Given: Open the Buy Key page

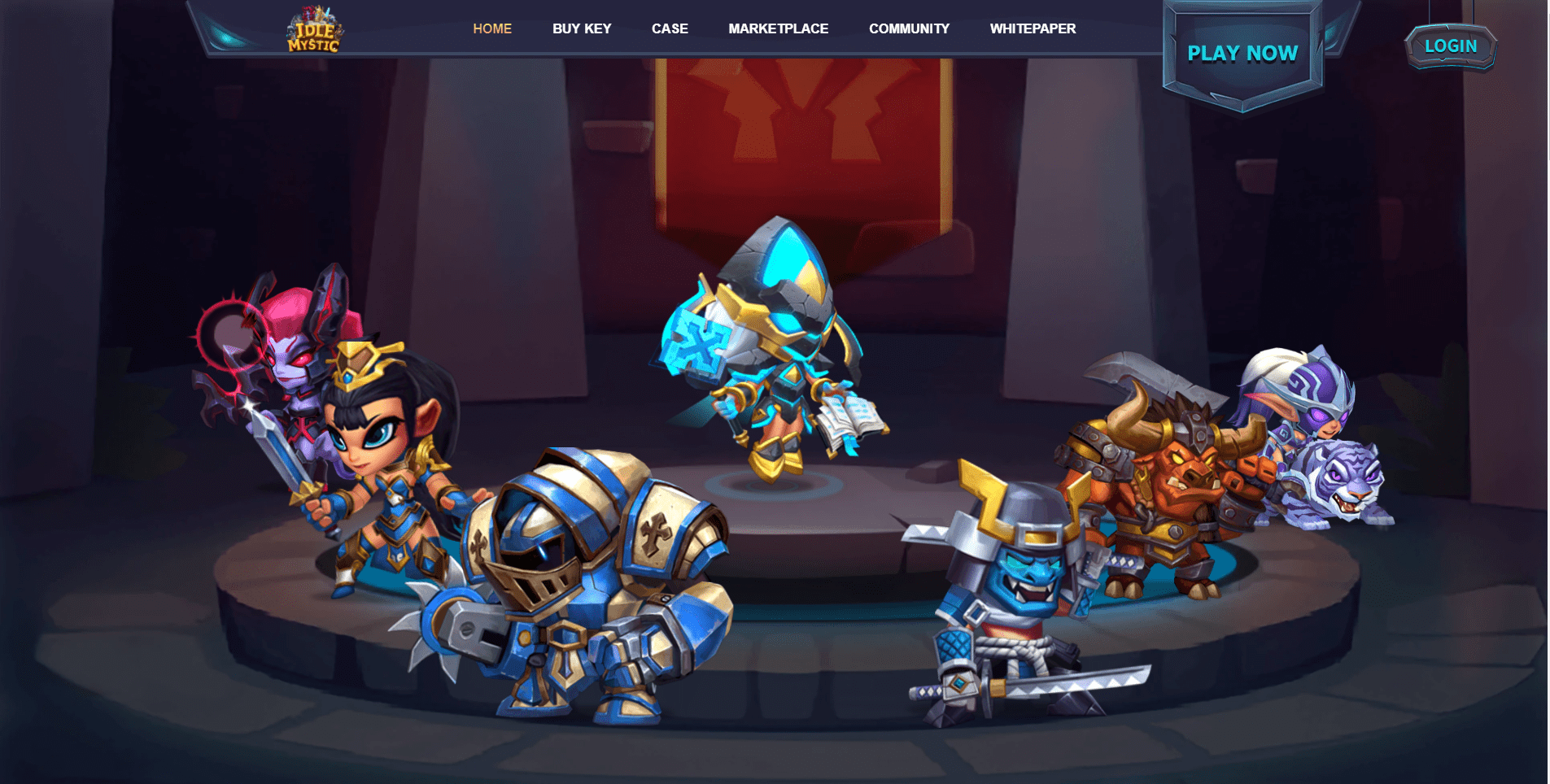Looking at the screenshot, I should [x=582, y=28].
